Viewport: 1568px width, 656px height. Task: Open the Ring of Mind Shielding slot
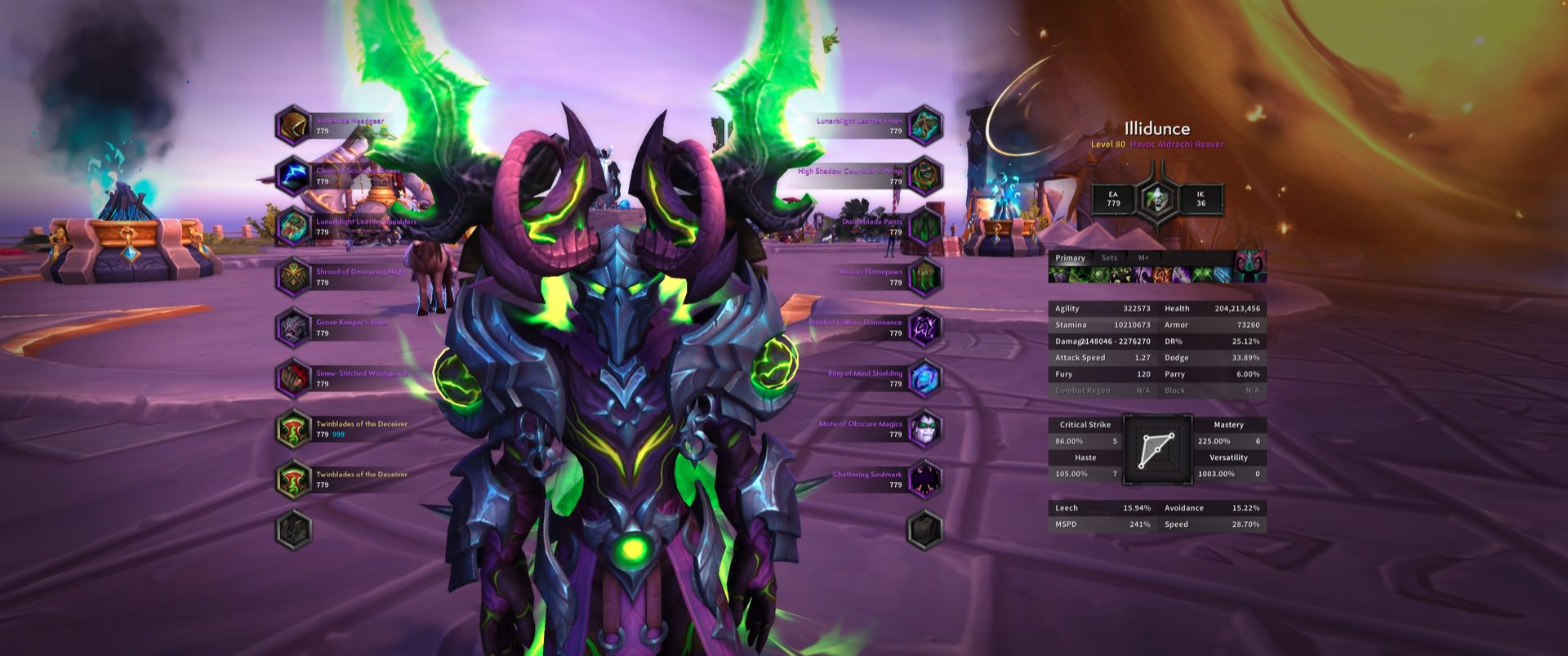925,379
